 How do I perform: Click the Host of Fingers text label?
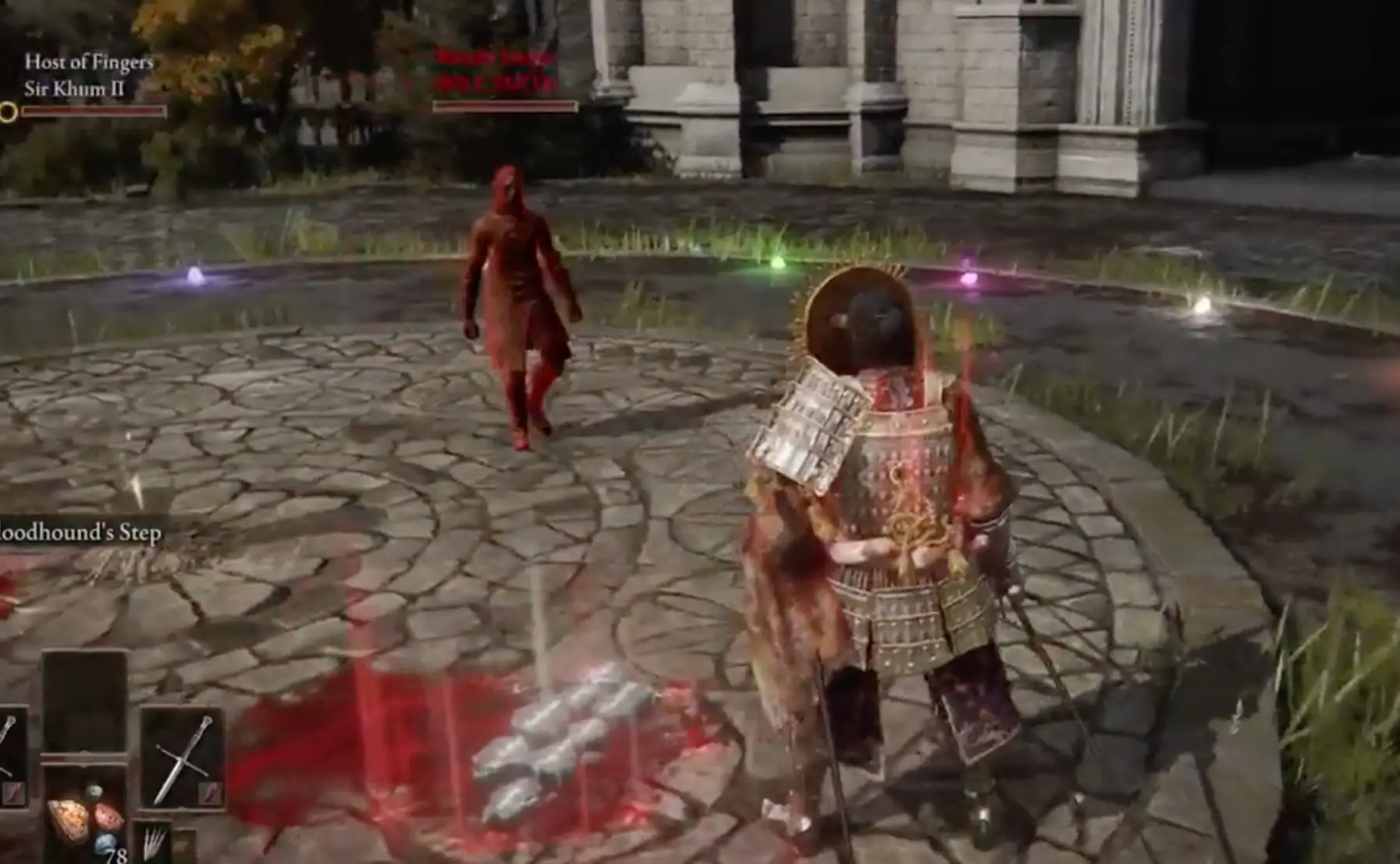(x=88, y=61)
